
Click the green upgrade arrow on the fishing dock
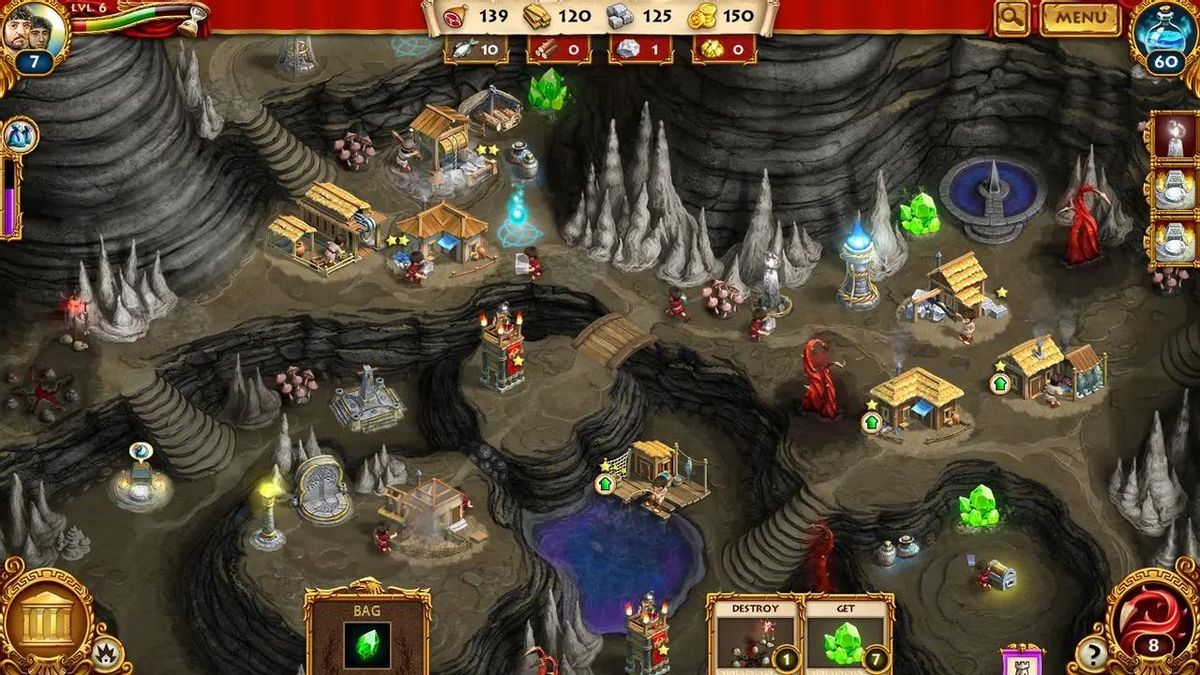[605, 483]
